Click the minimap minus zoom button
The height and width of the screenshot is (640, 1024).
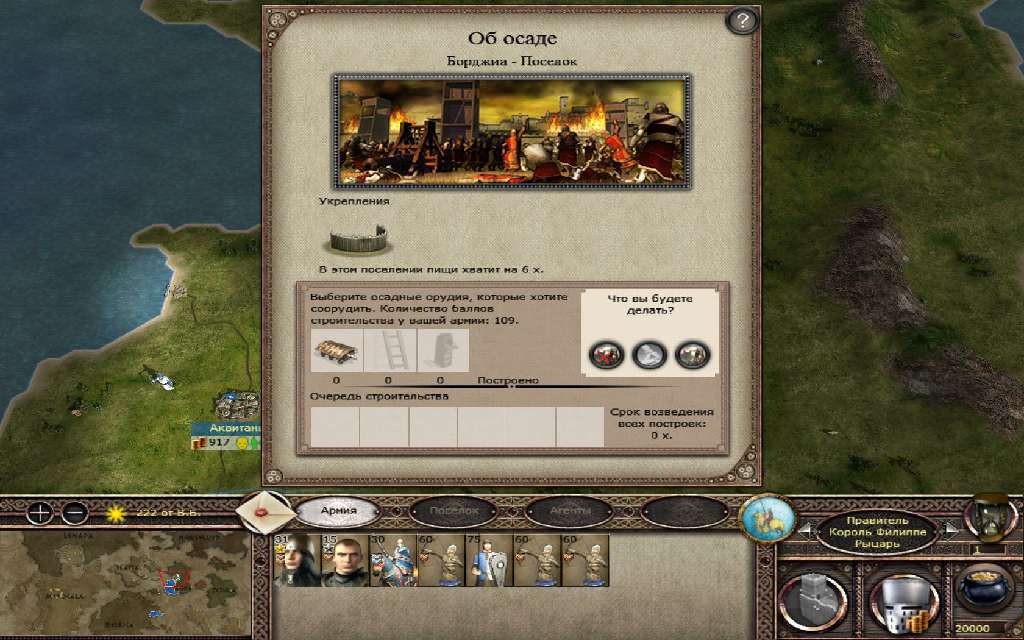75,514
